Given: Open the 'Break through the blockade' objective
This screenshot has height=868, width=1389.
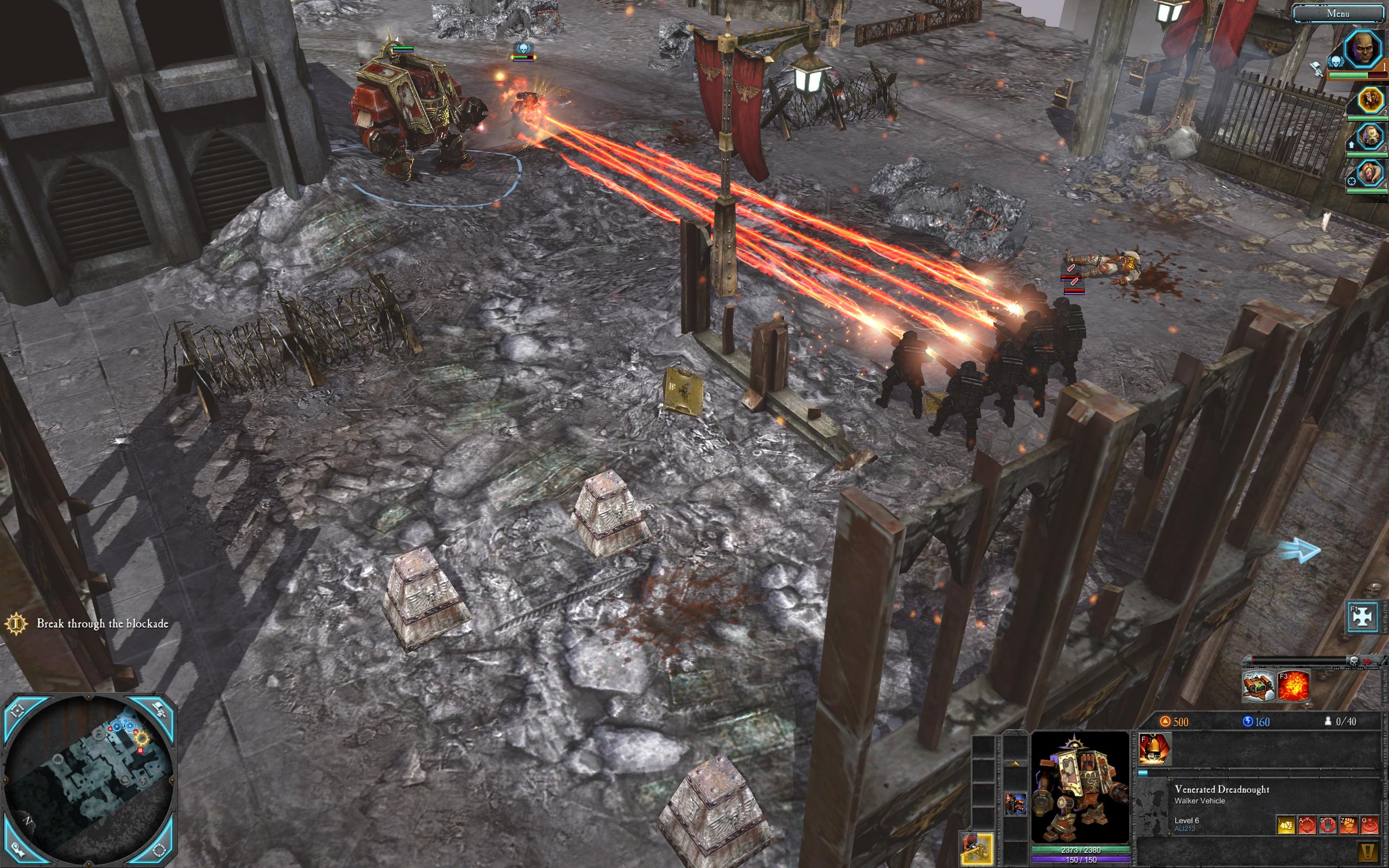Looking at the screenshot, I should 102,623.
